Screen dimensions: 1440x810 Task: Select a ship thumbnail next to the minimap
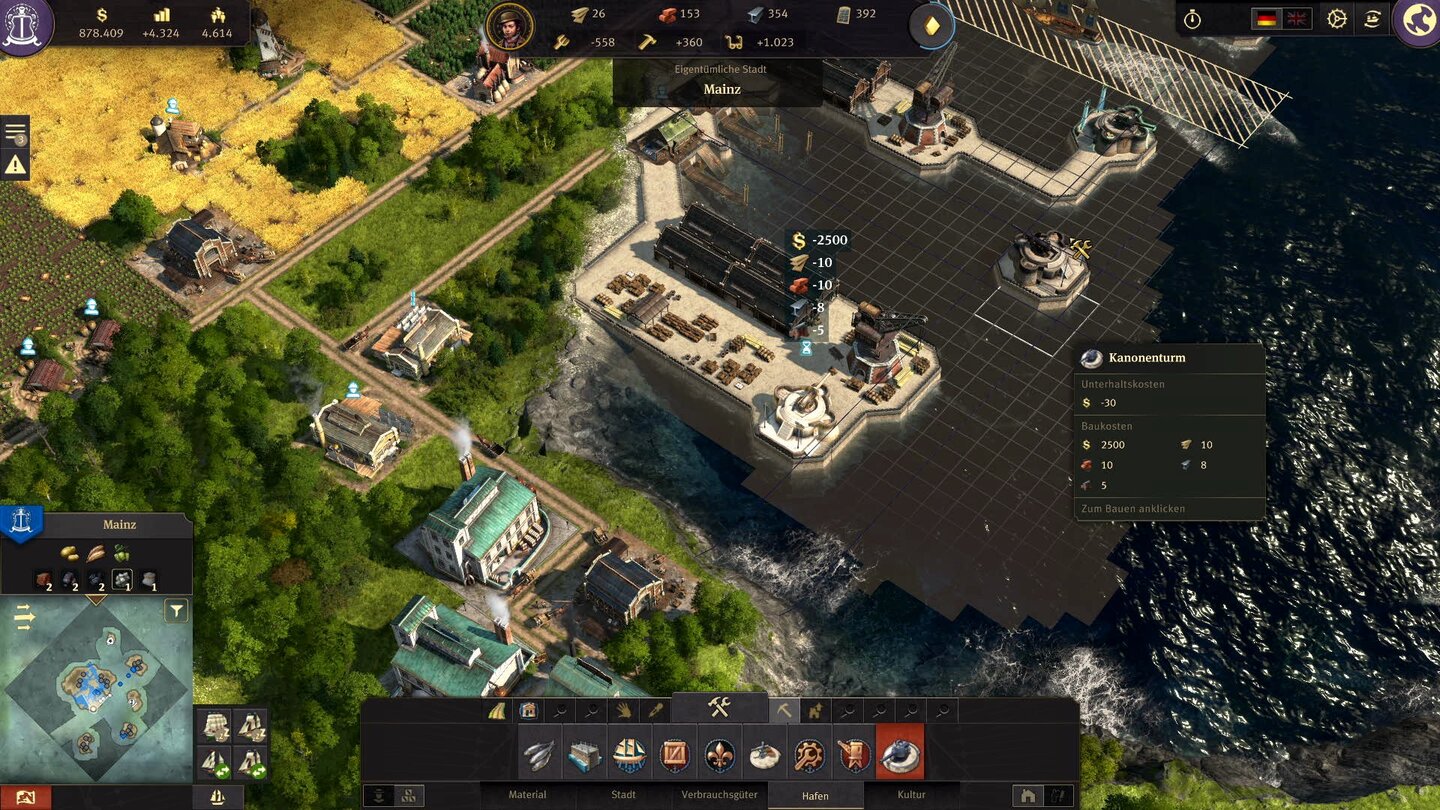point(214,726)
